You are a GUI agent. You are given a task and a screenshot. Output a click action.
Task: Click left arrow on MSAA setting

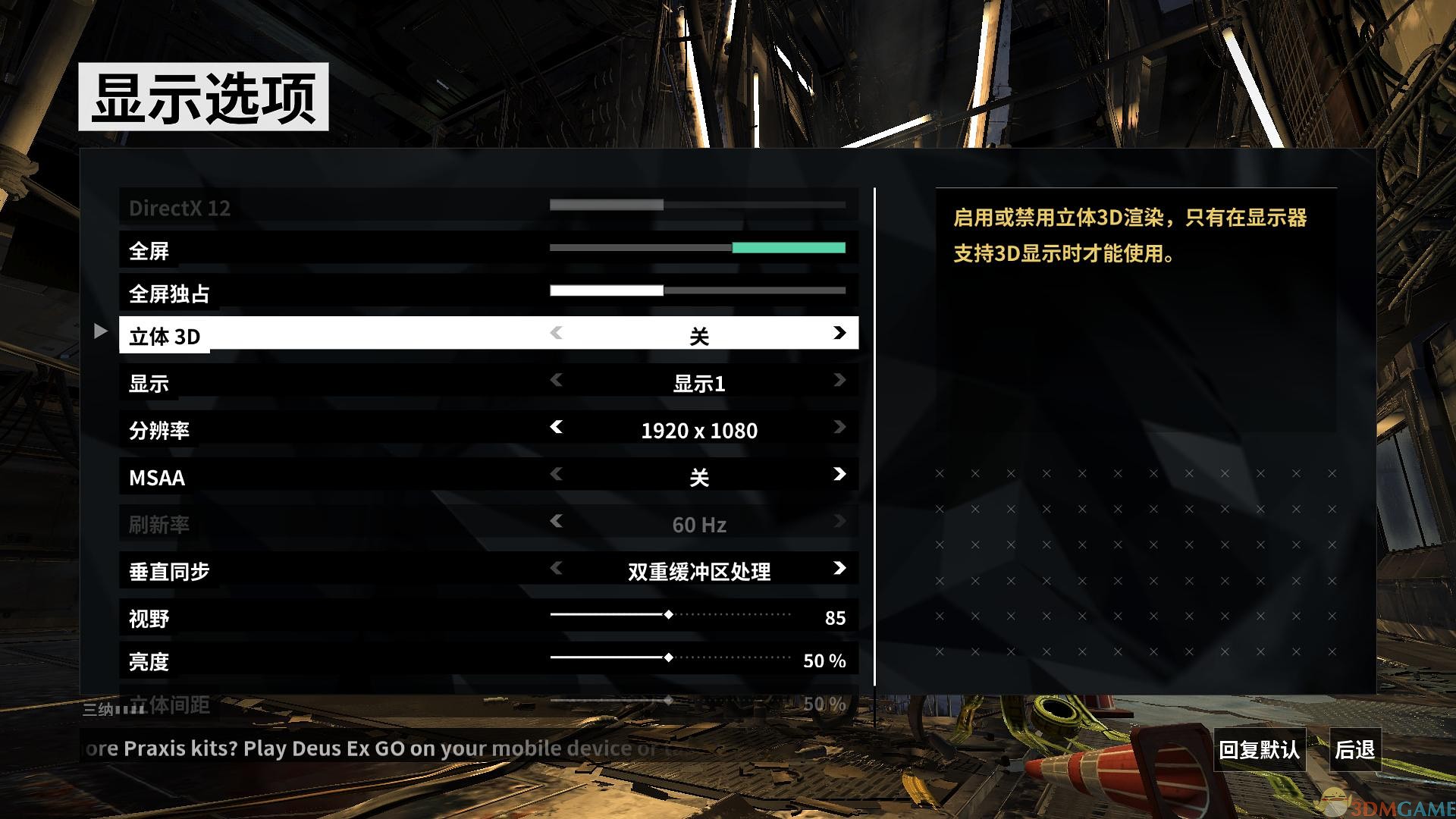pyautogui.click(x=557, y=475)
